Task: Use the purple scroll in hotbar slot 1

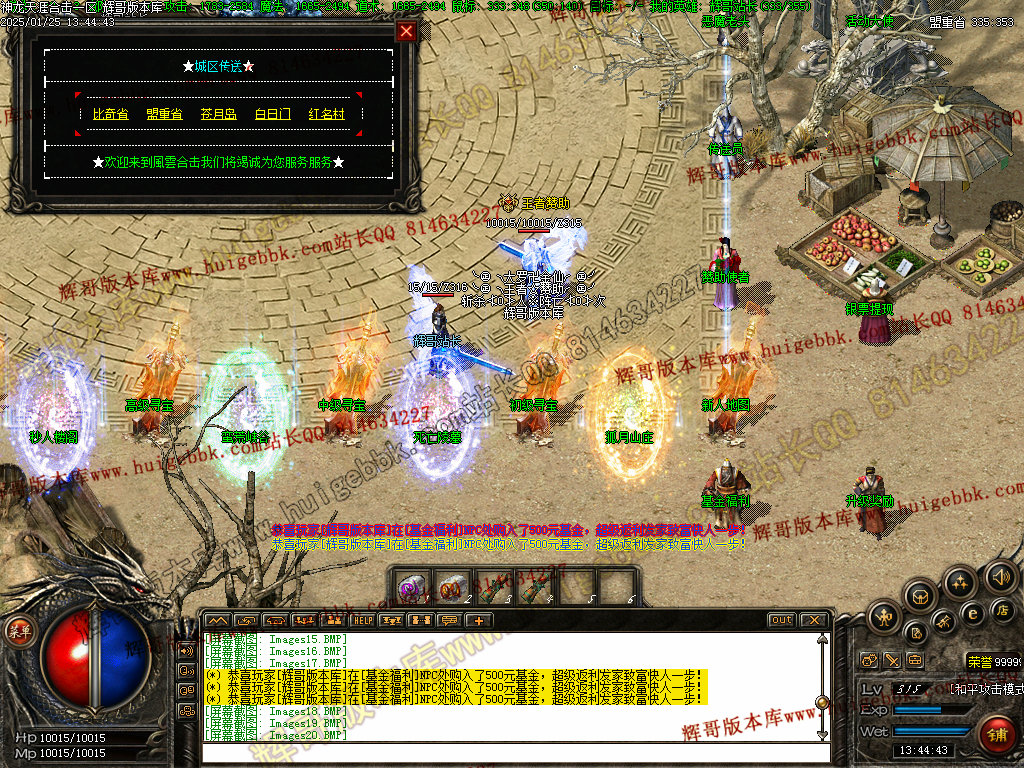Action: 411,587
